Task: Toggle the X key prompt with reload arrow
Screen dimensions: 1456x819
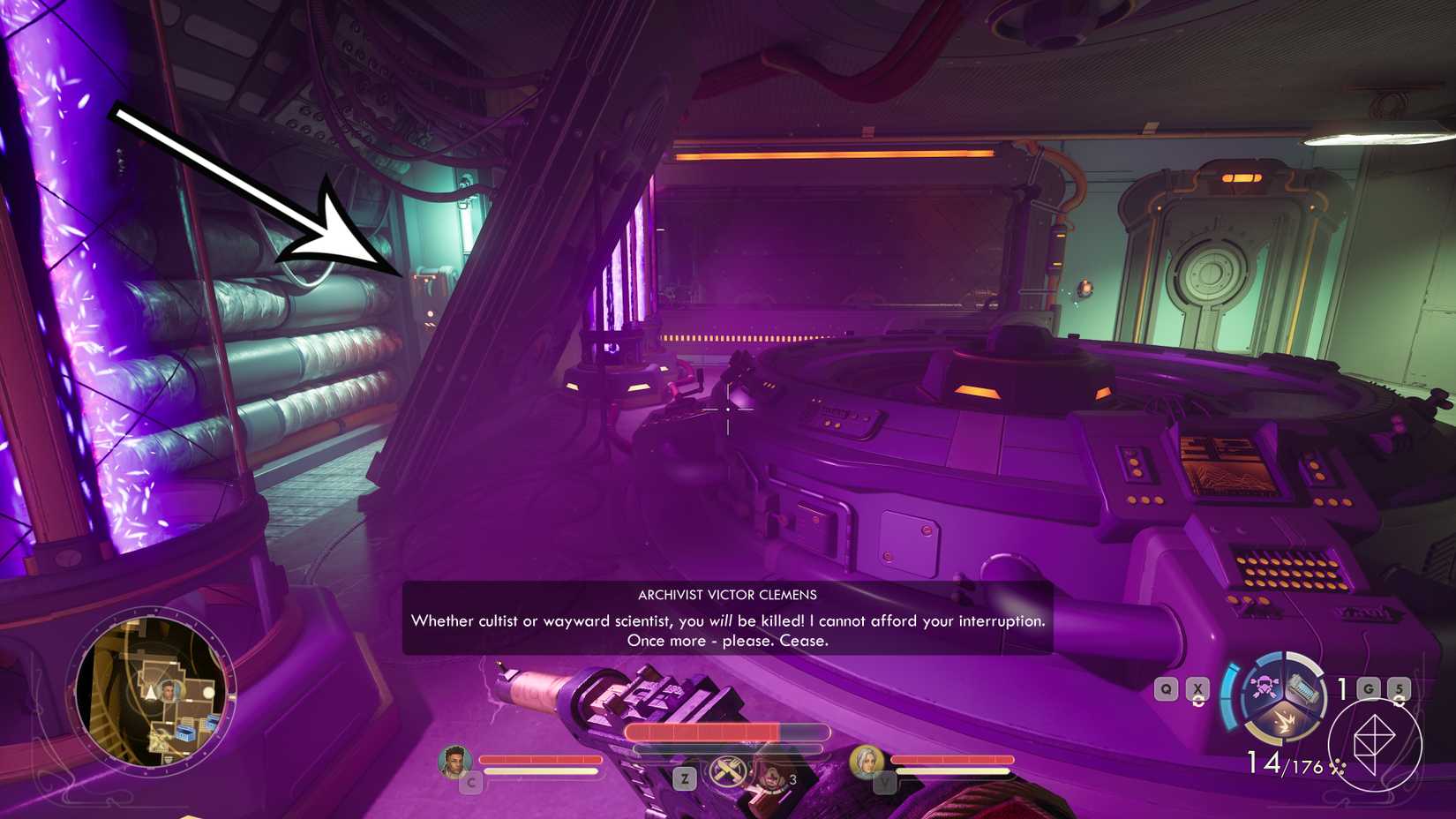Action: tap(1197, 688)
